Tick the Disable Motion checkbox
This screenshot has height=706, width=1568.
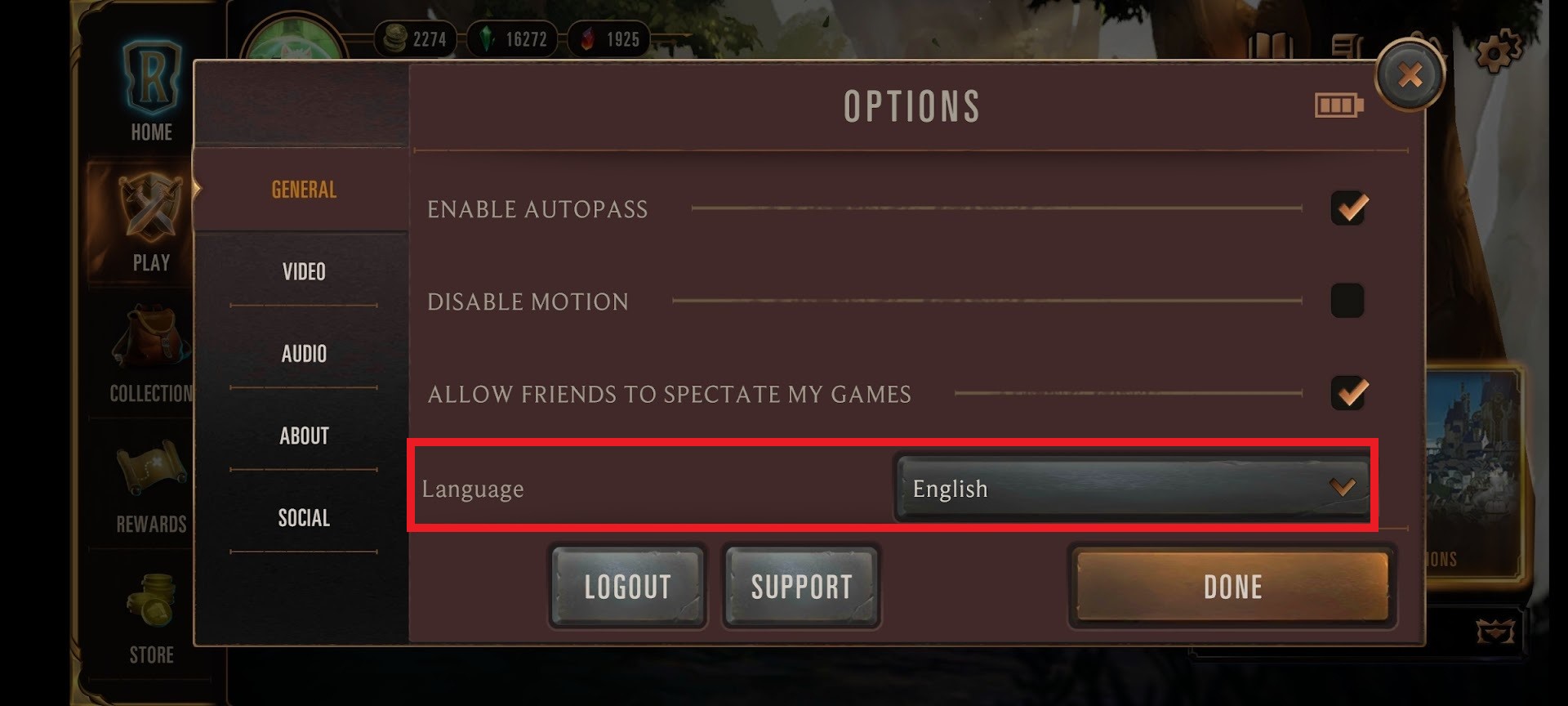coord(1347,301)
